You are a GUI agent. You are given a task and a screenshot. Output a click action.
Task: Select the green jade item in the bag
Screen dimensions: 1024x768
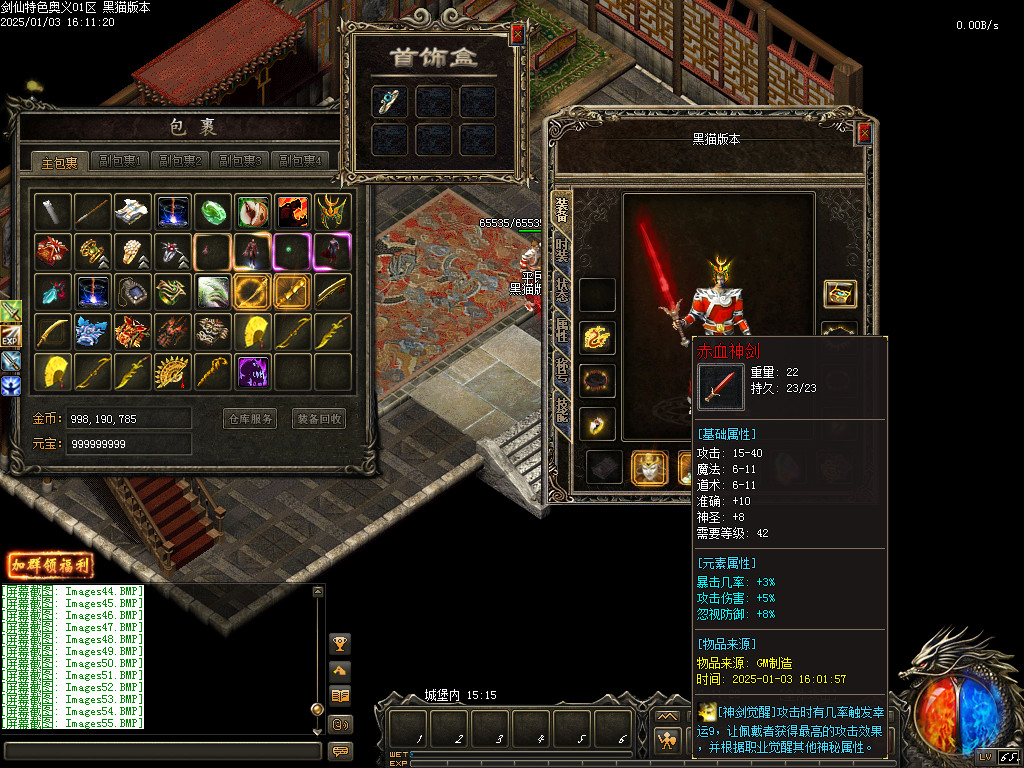(x=213, y=211)
